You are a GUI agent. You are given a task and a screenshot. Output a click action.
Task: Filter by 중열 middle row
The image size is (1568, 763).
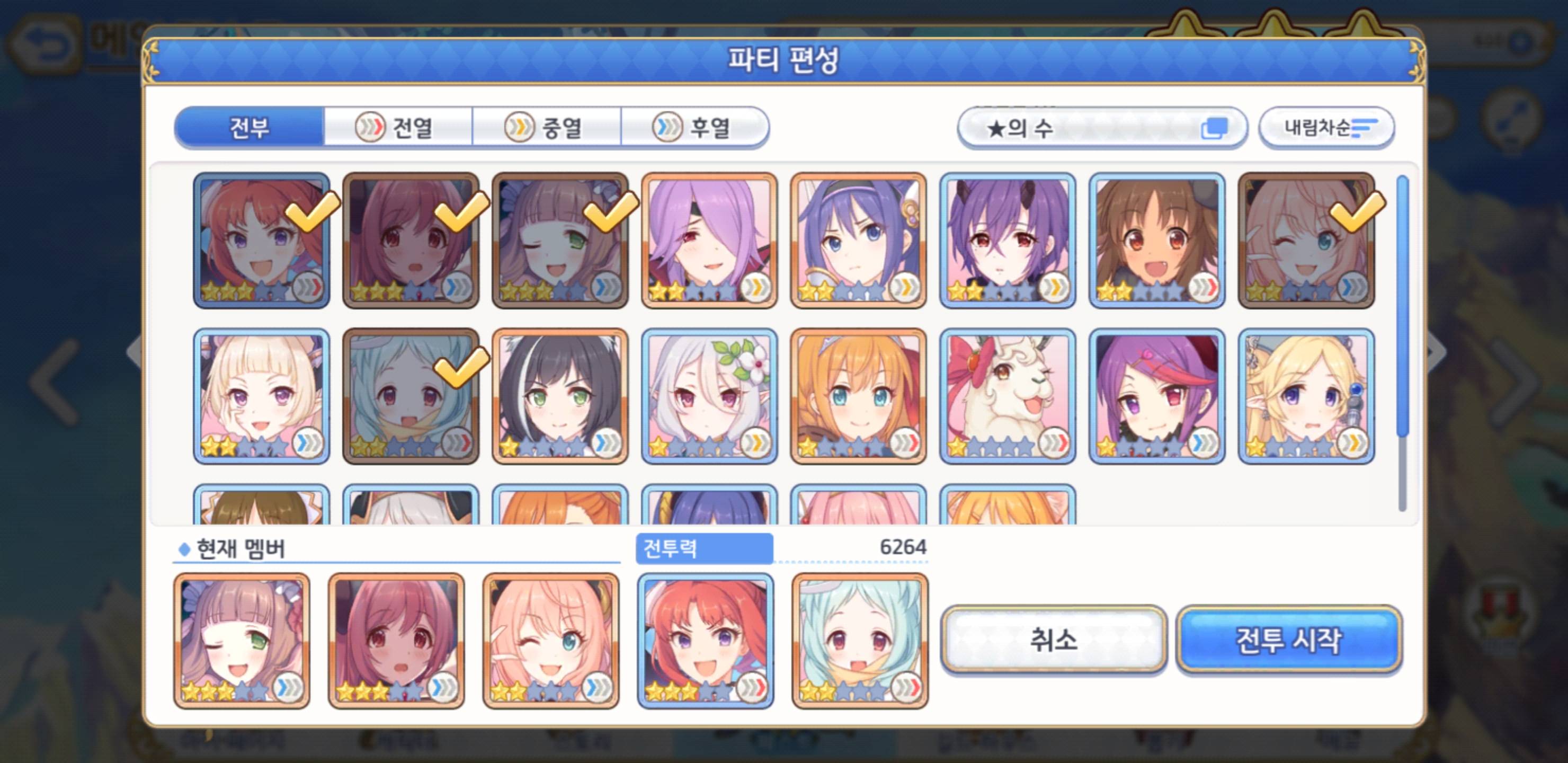(547, 127)
